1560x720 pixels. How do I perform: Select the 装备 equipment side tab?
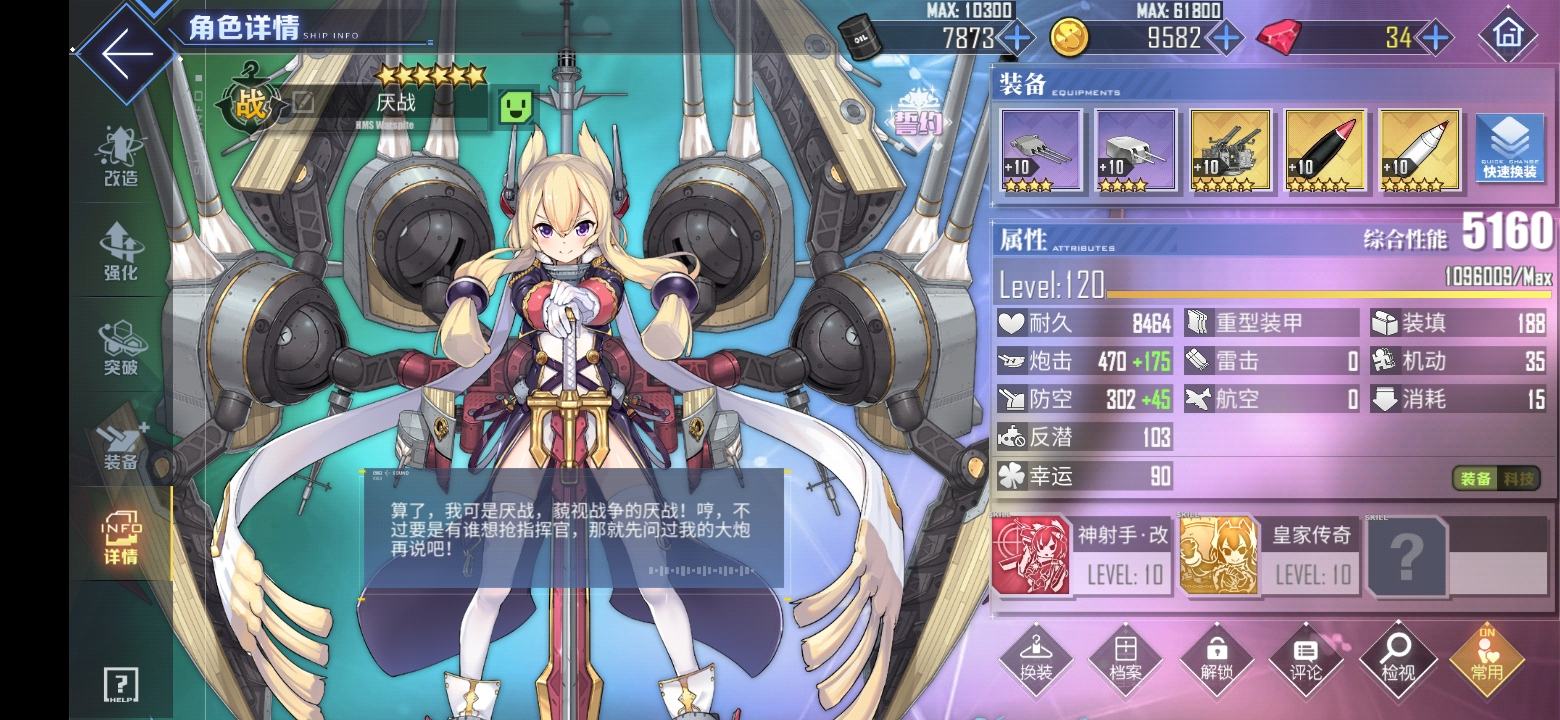121,445
